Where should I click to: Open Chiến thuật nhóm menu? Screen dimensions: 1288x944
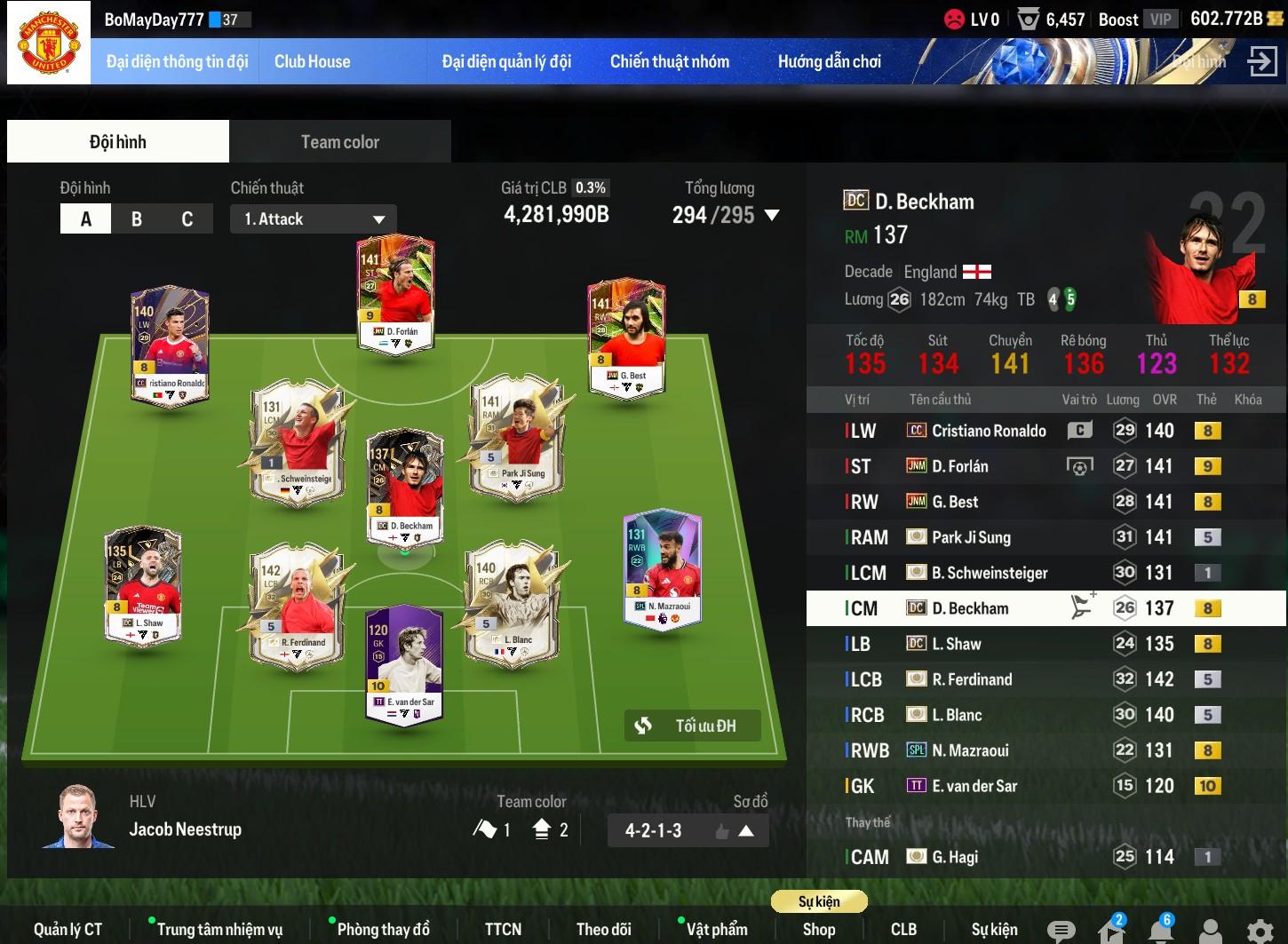point(669,62)
